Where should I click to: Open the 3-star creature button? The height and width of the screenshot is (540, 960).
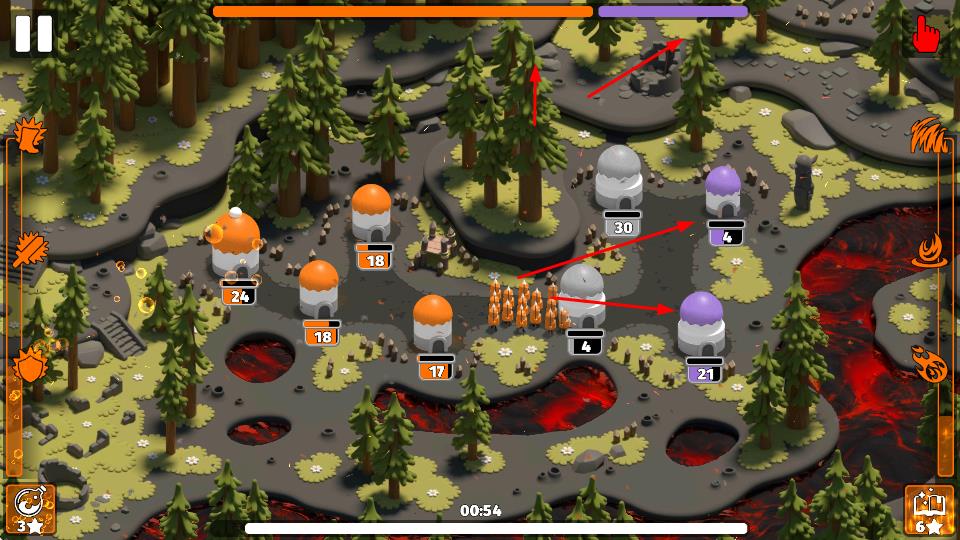pyautogui.click(x=30, y=509)
